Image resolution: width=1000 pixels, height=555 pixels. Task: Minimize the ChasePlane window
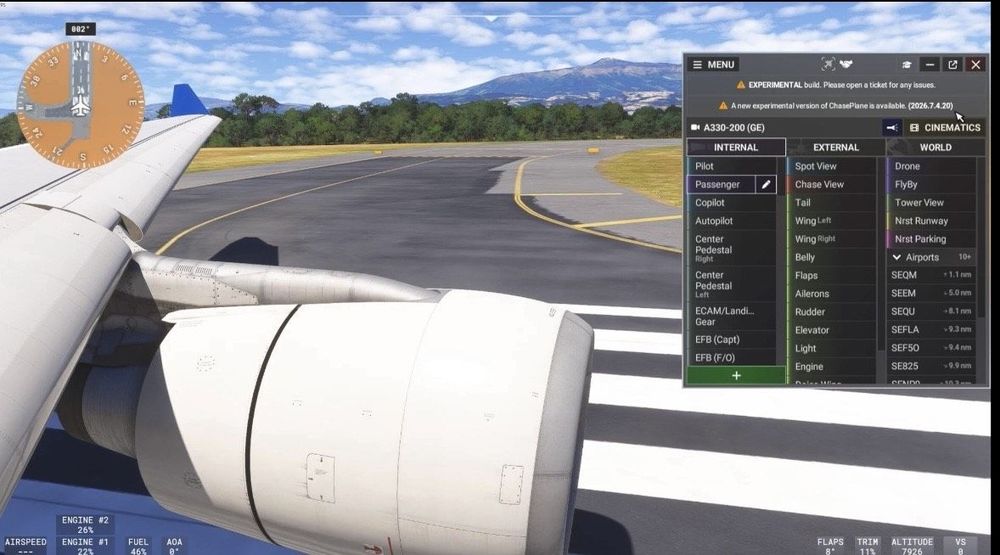pos(930,65)
